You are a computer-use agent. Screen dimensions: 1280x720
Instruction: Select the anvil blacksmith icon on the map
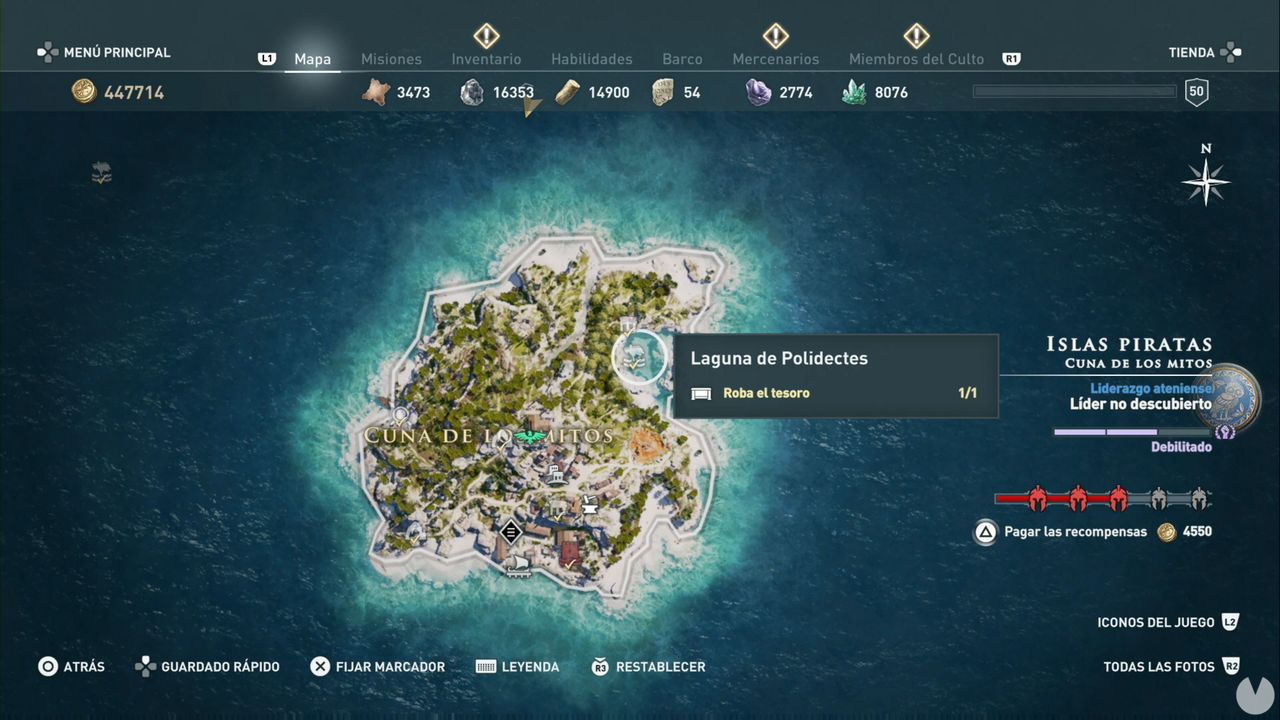[x=590, y=507]
